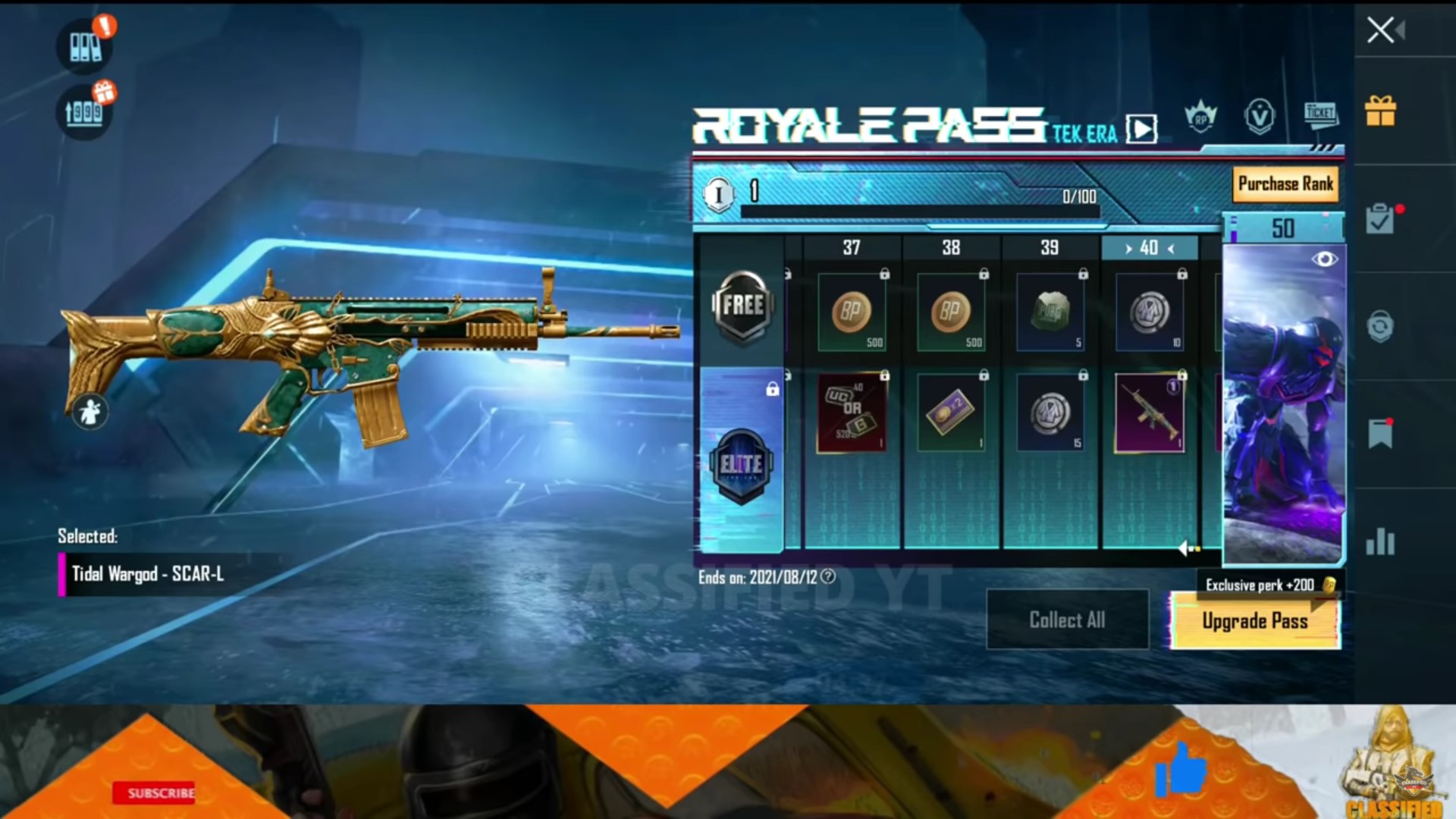Play the Tek Era trailer video
1456x819 pixels.
tap(1141, 129)
